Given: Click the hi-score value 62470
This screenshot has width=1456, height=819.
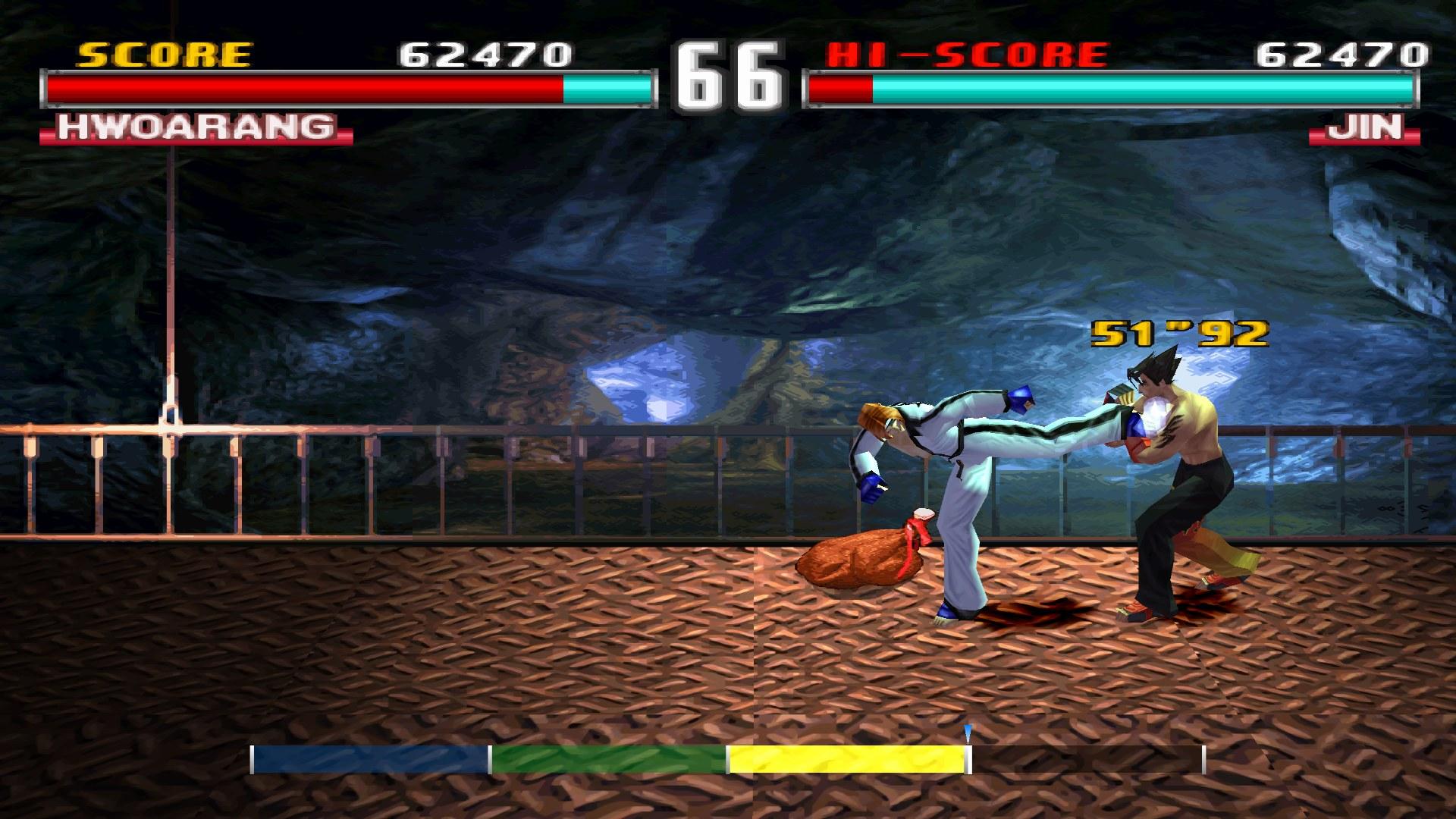Looking at the screenshot, I should click(1344, 55).
